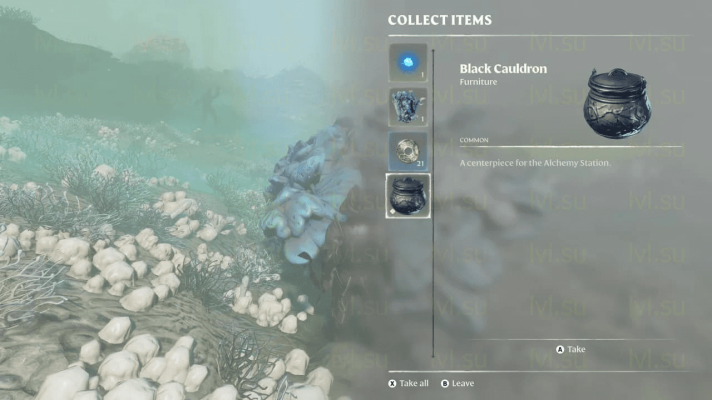Select the glowing blue orb item slot
Viewport: 712px width, 400px height.
[407, 62]
